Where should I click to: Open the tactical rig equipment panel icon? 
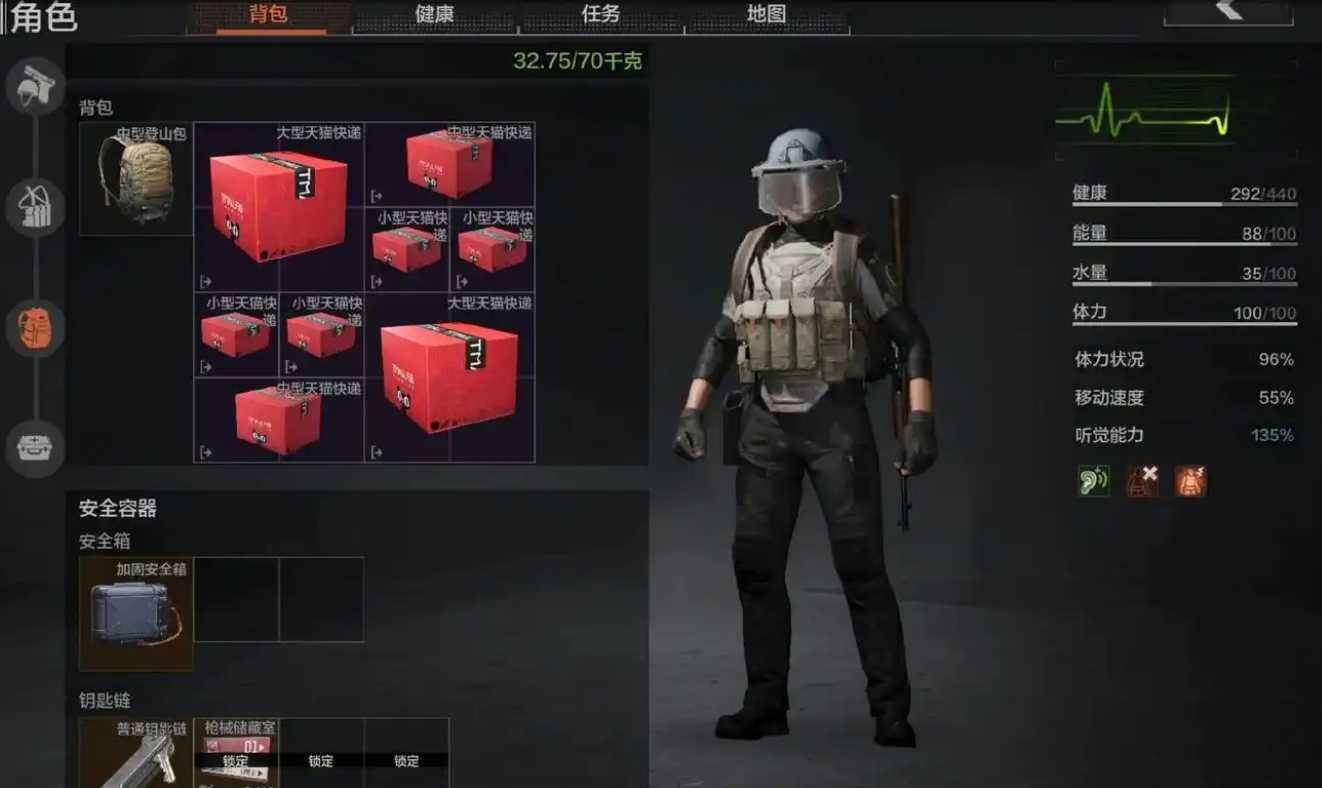point(36,207)
